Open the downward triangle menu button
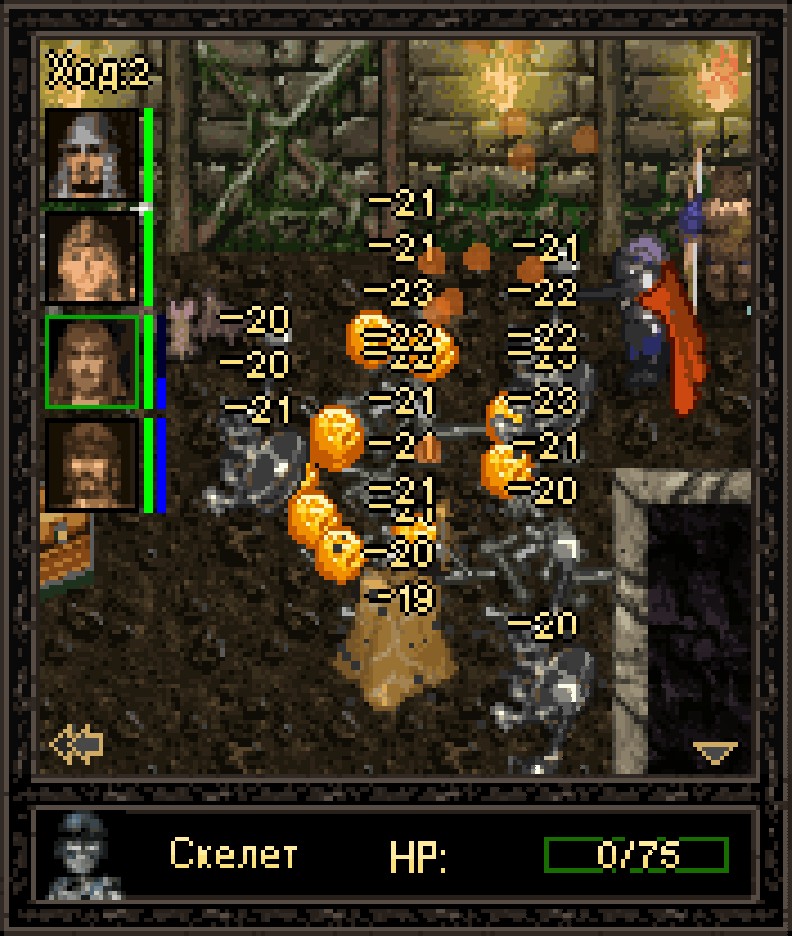 click(716, 752)
